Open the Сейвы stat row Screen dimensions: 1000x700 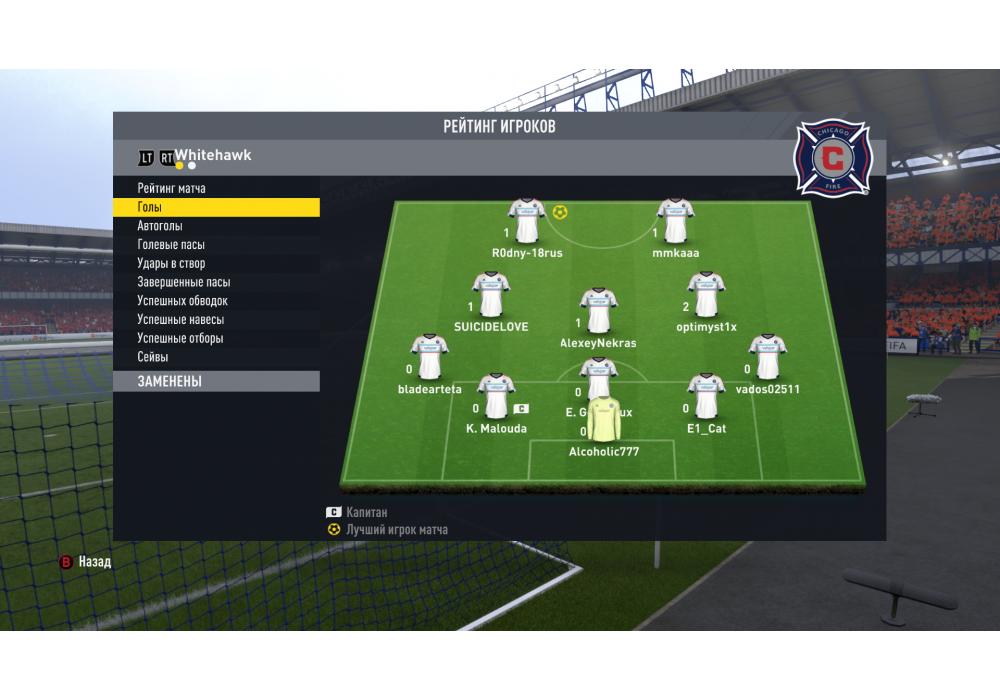click(153, 357)
